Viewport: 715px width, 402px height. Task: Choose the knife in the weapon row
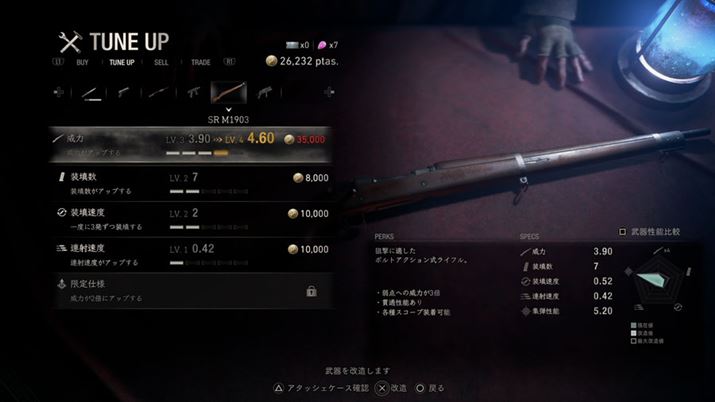pos(89,93)
